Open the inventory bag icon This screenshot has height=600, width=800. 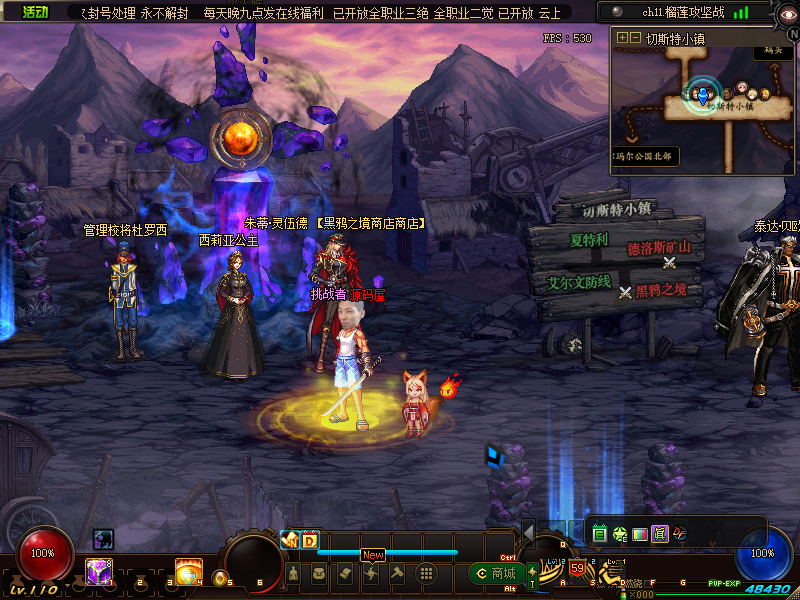click(319, 573)
